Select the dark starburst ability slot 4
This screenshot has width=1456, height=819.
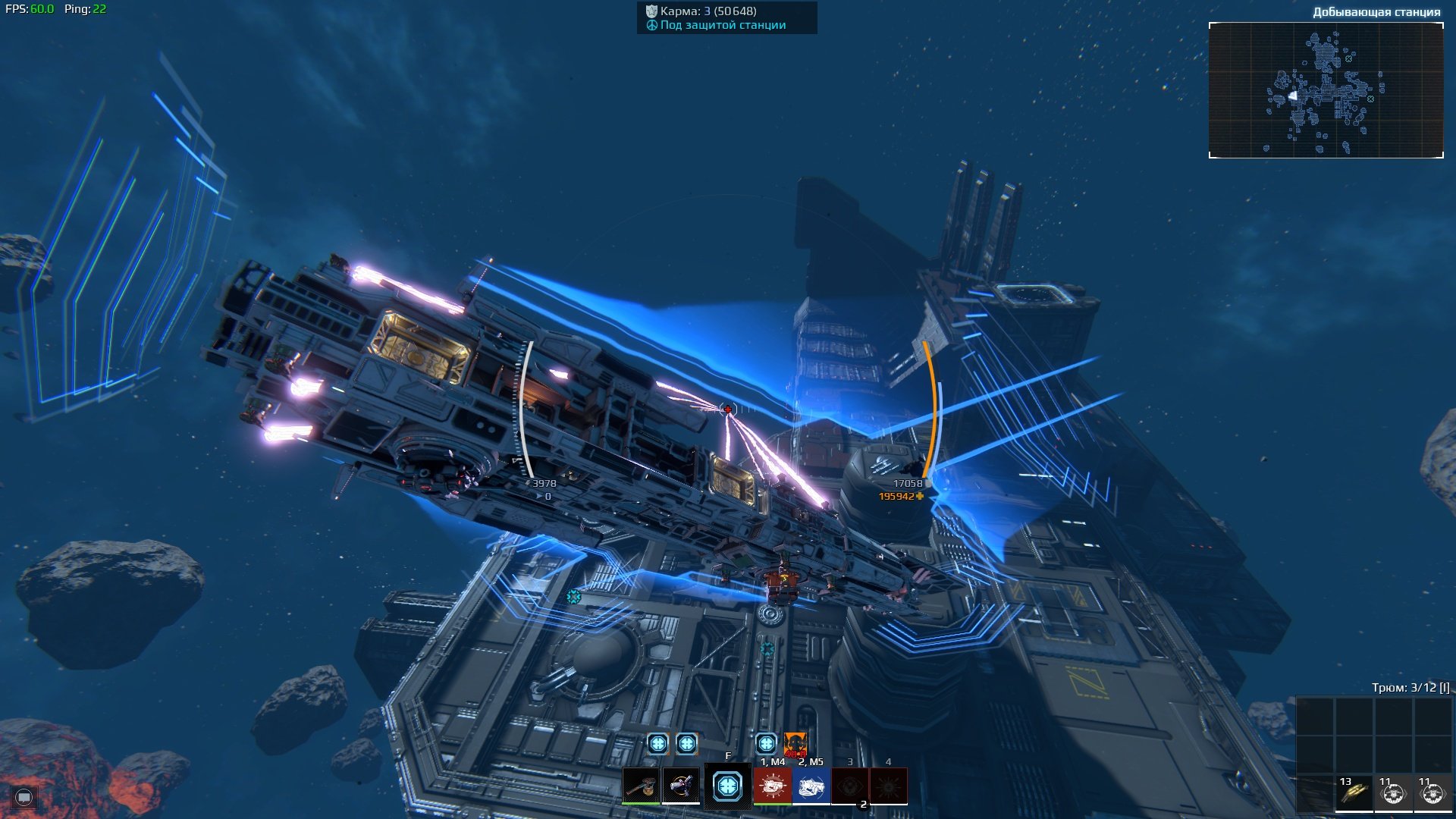pyautogui.click(x=889, y=786)
